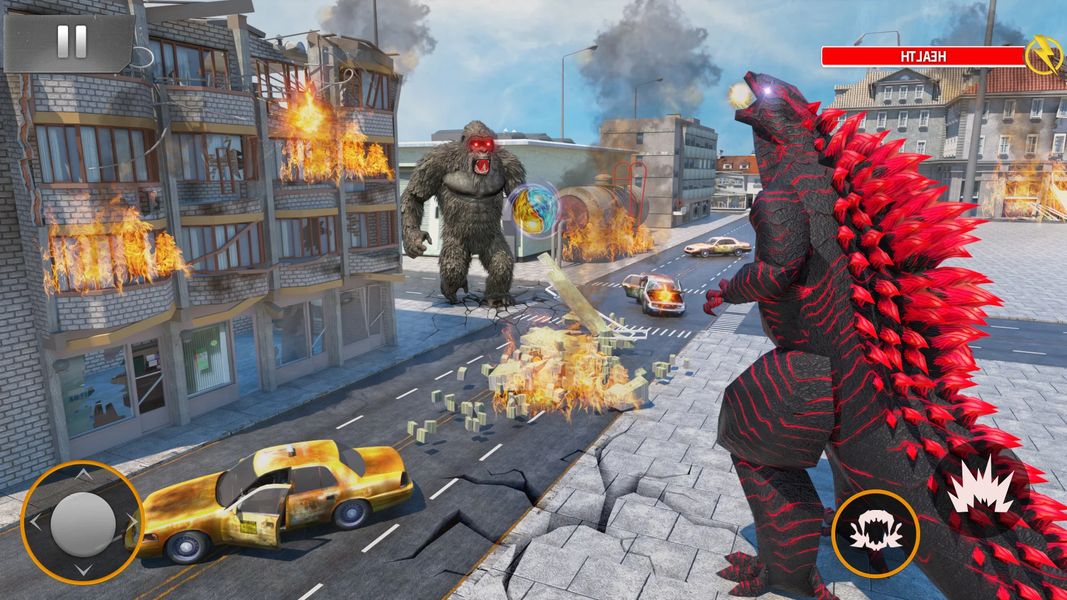Pause the game with the pause button
The height and width of the screenshot is (600, 1067).
click(70, 42)
